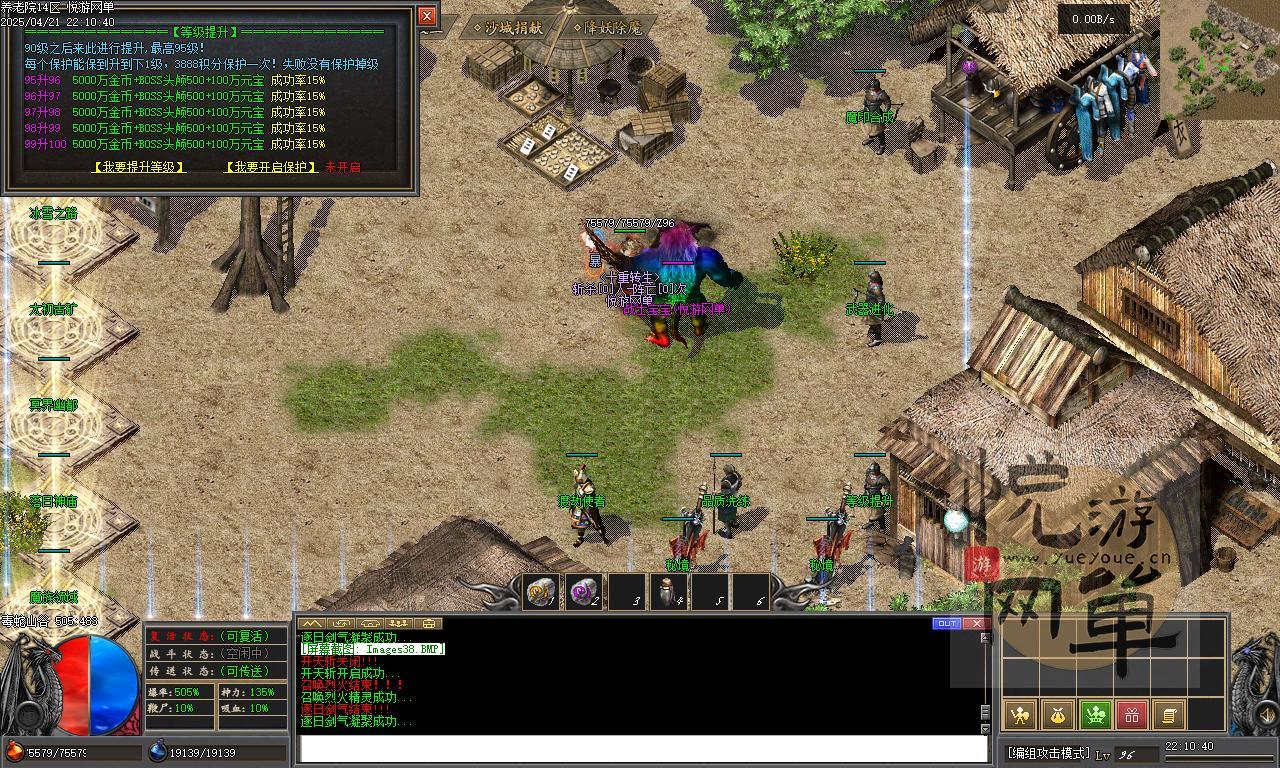Close the 等级提升 dialog window

427,16
